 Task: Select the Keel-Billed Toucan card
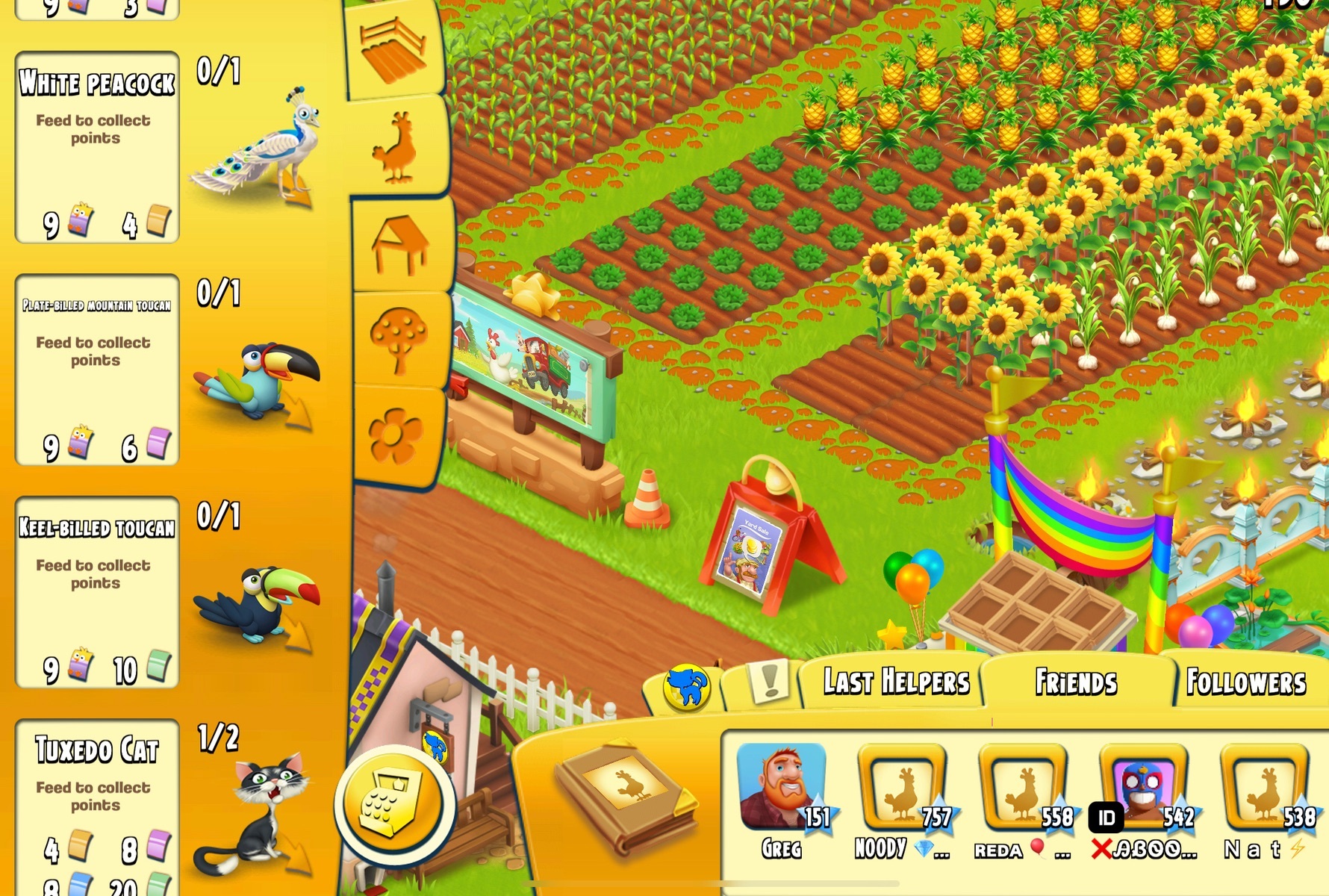click(97, 592)
